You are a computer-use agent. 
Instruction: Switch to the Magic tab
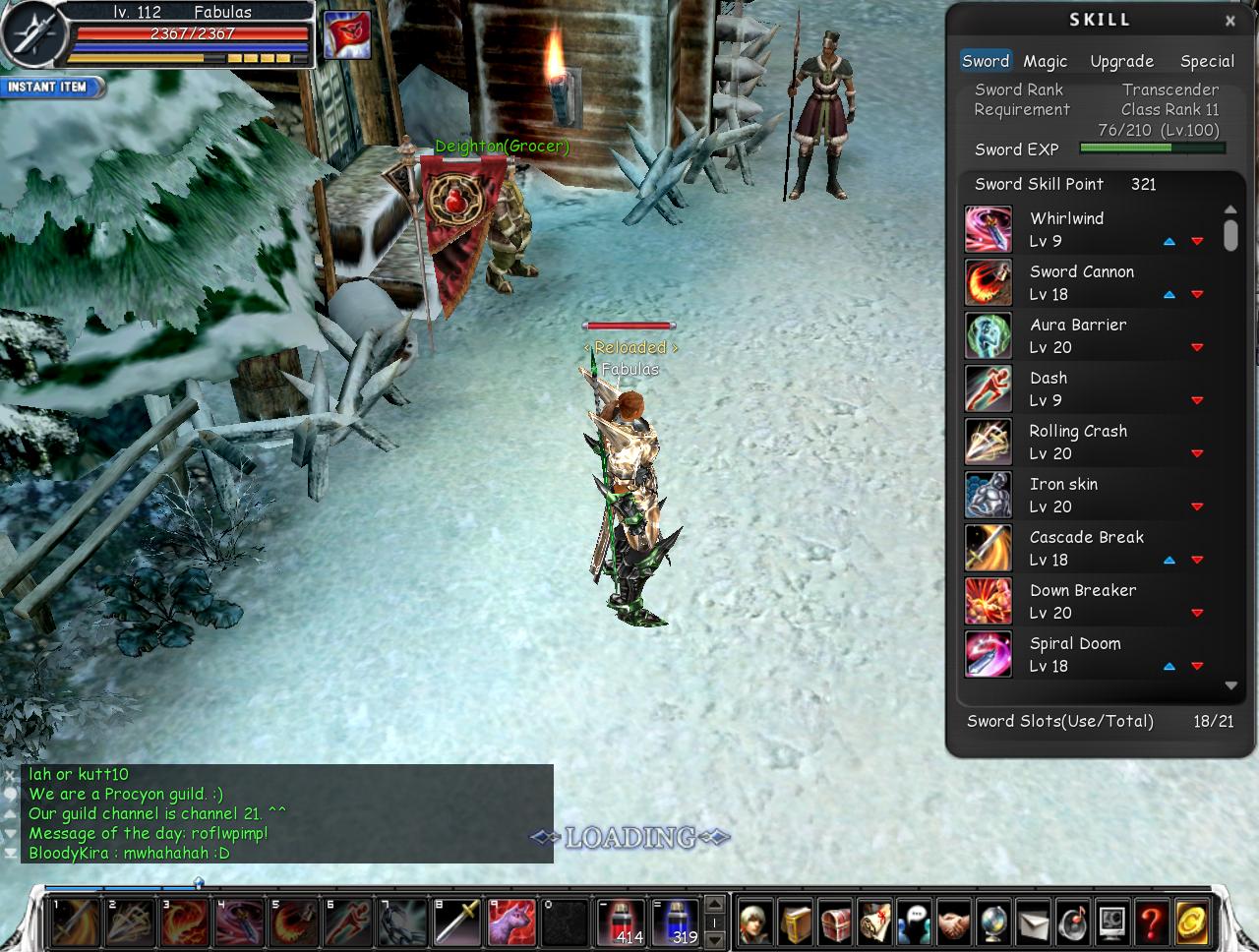(1046, 61)
